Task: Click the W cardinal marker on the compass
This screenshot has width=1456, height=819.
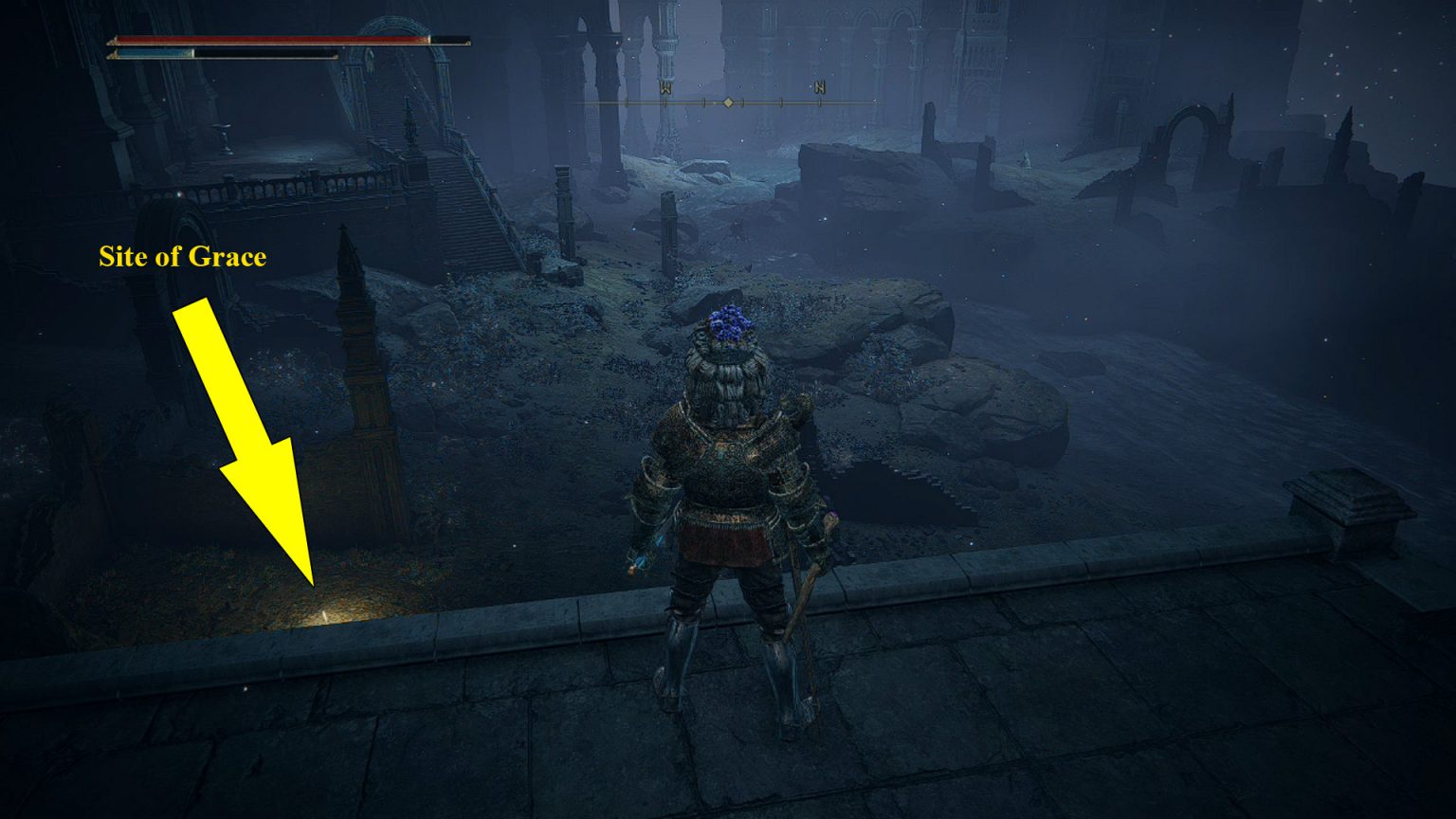Action: 666,87
